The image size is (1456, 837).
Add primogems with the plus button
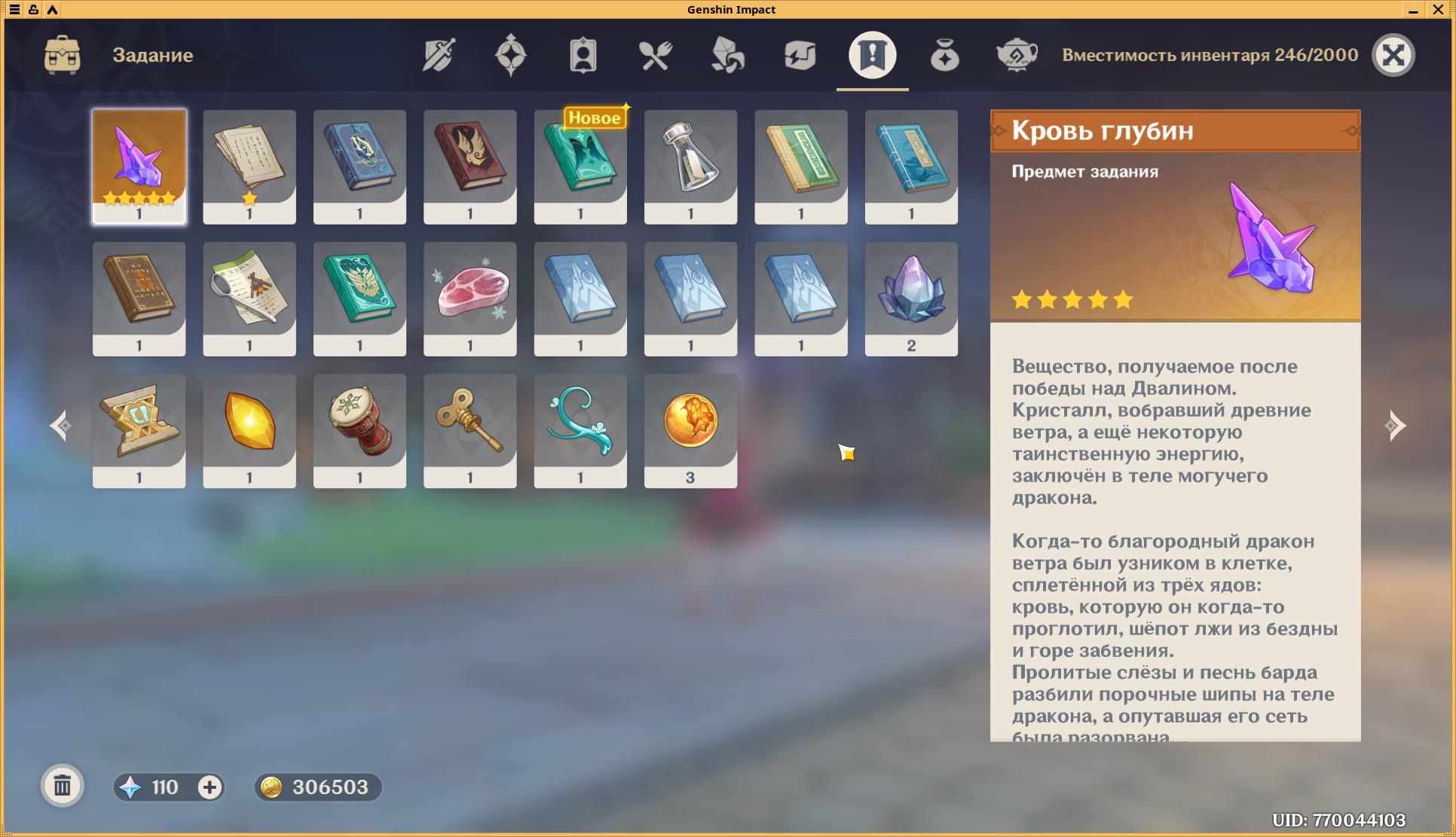[x=210, y=787]
